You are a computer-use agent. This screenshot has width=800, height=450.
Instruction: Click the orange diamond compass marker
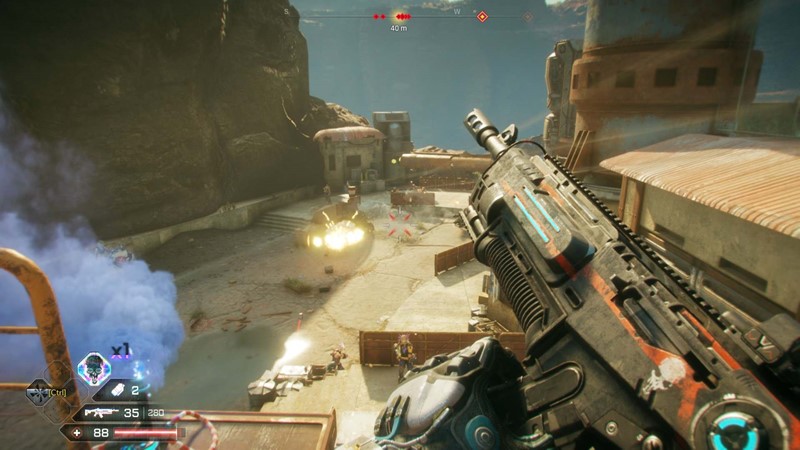pos(482,16)
